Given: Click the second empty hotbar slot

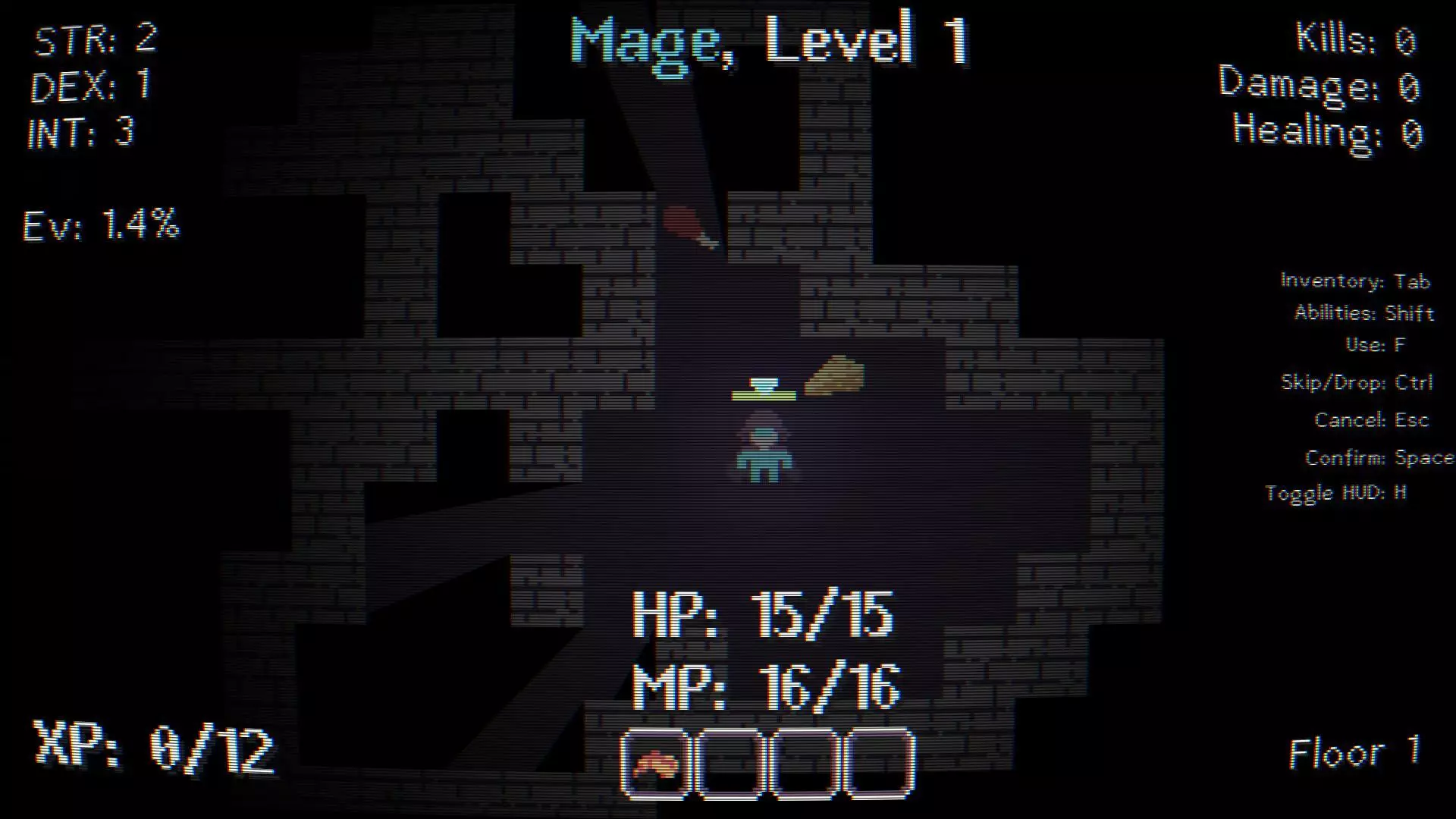Looking at the screenshot, I should click(x=730, y=762).
